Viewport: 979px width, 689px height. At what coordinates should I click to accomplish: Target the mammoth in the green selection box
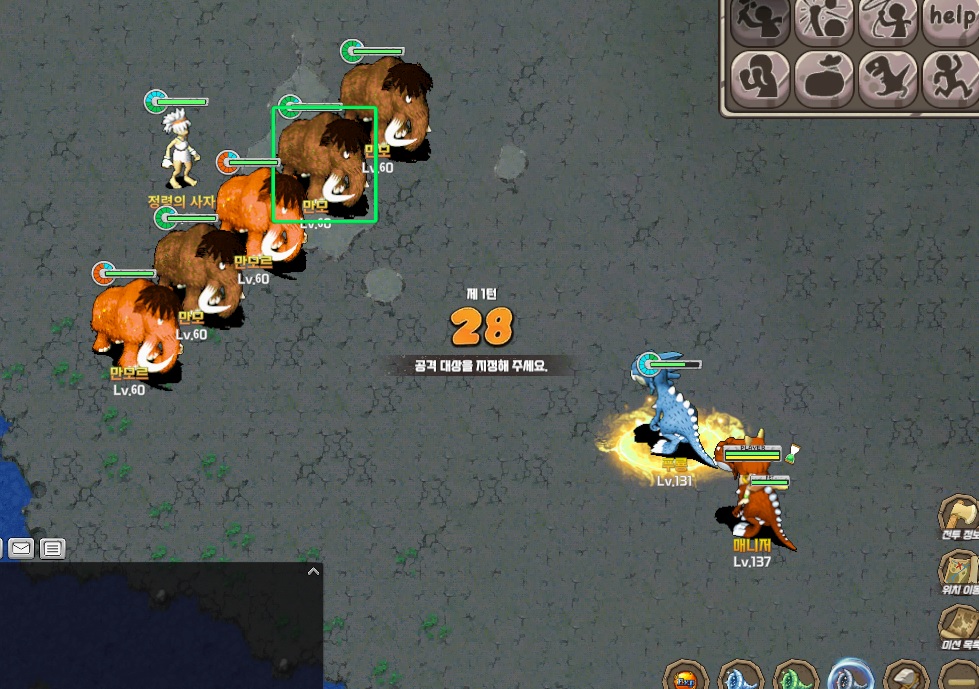(x=324, y=164)
